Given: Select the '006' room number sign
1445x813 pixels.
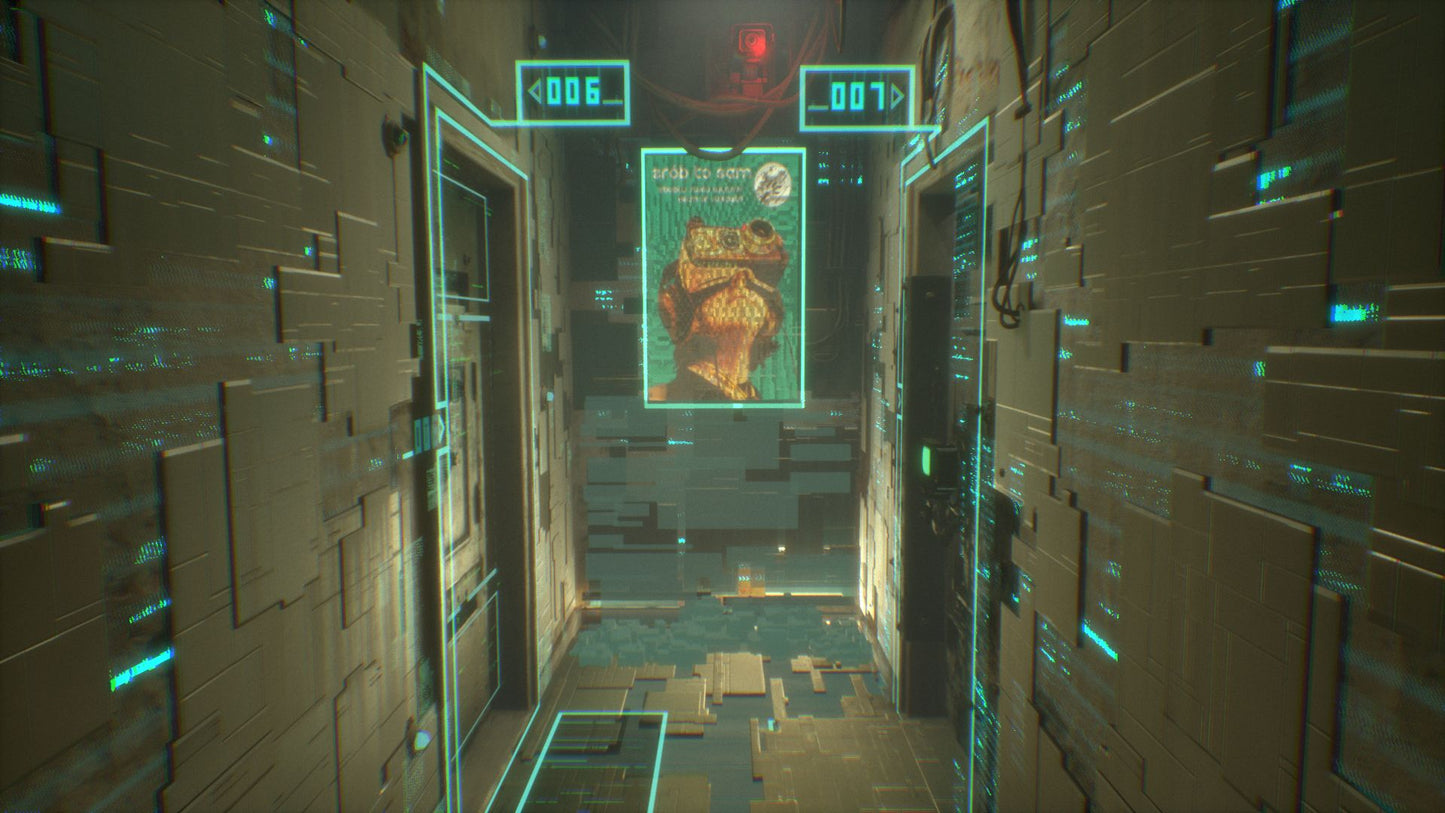Looking at the screenshot, I should tap(570, 90).
